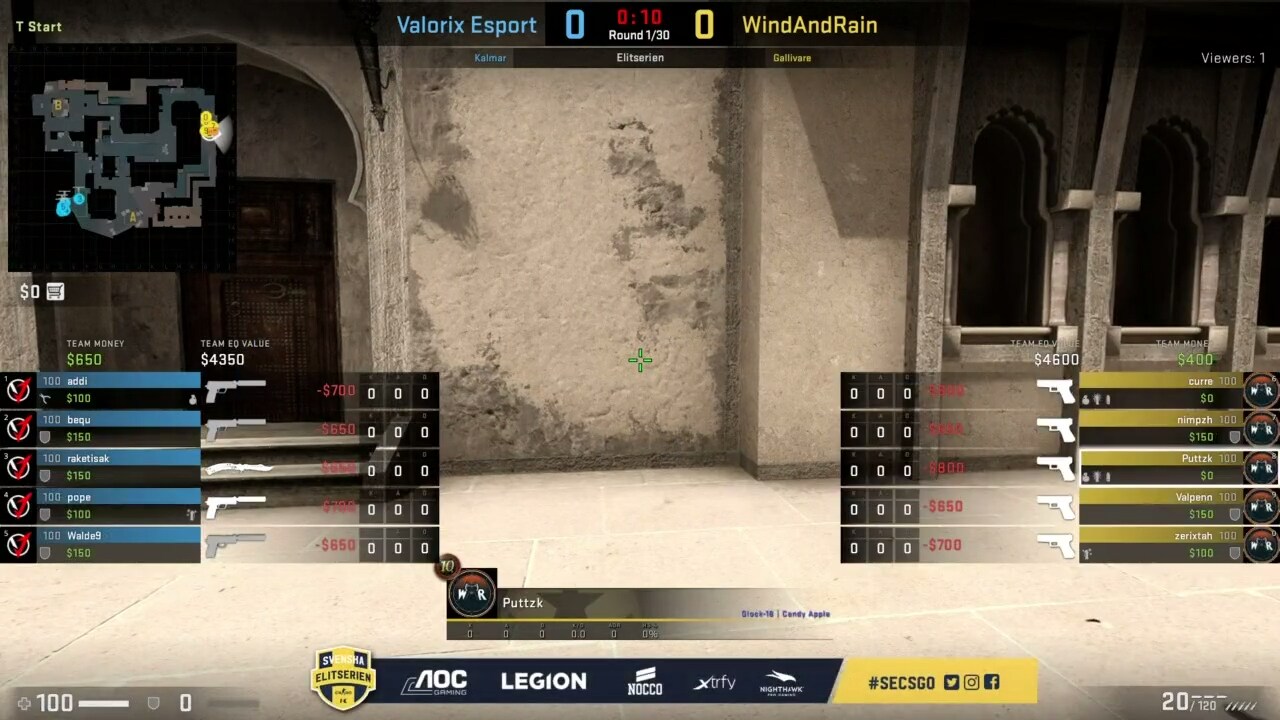
Task: Click the LEGION sponsor logo
Action: 543,681
